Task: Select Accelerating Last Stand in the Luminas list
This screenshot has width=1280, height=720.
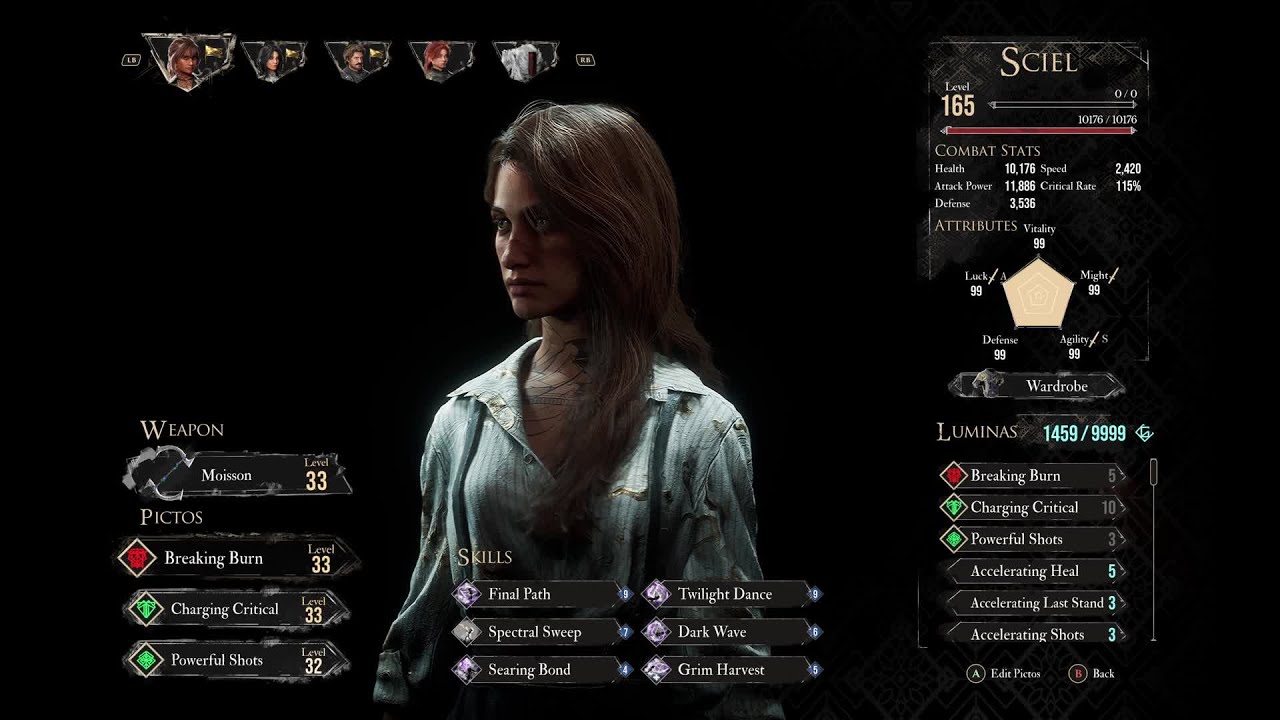Action: [x=1033, y=603]
